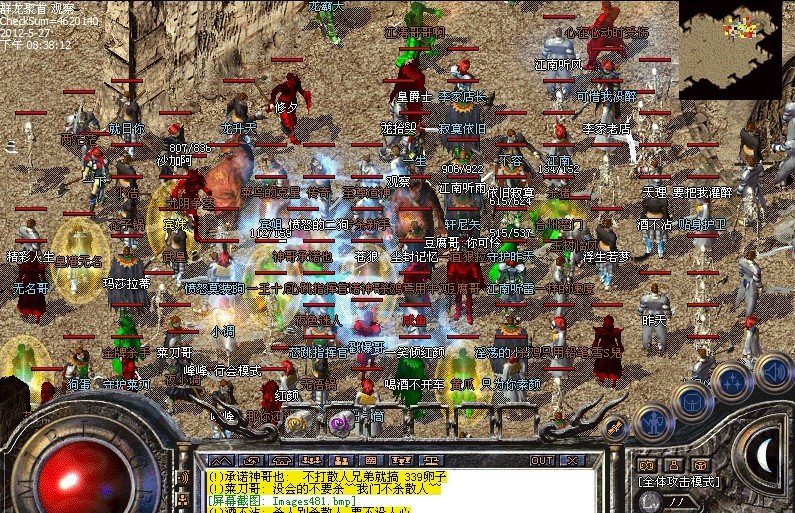The width and height of the screenshot is (795, 513).
Task: Click the mountain icon chat bar button
Action: (218, 461)
